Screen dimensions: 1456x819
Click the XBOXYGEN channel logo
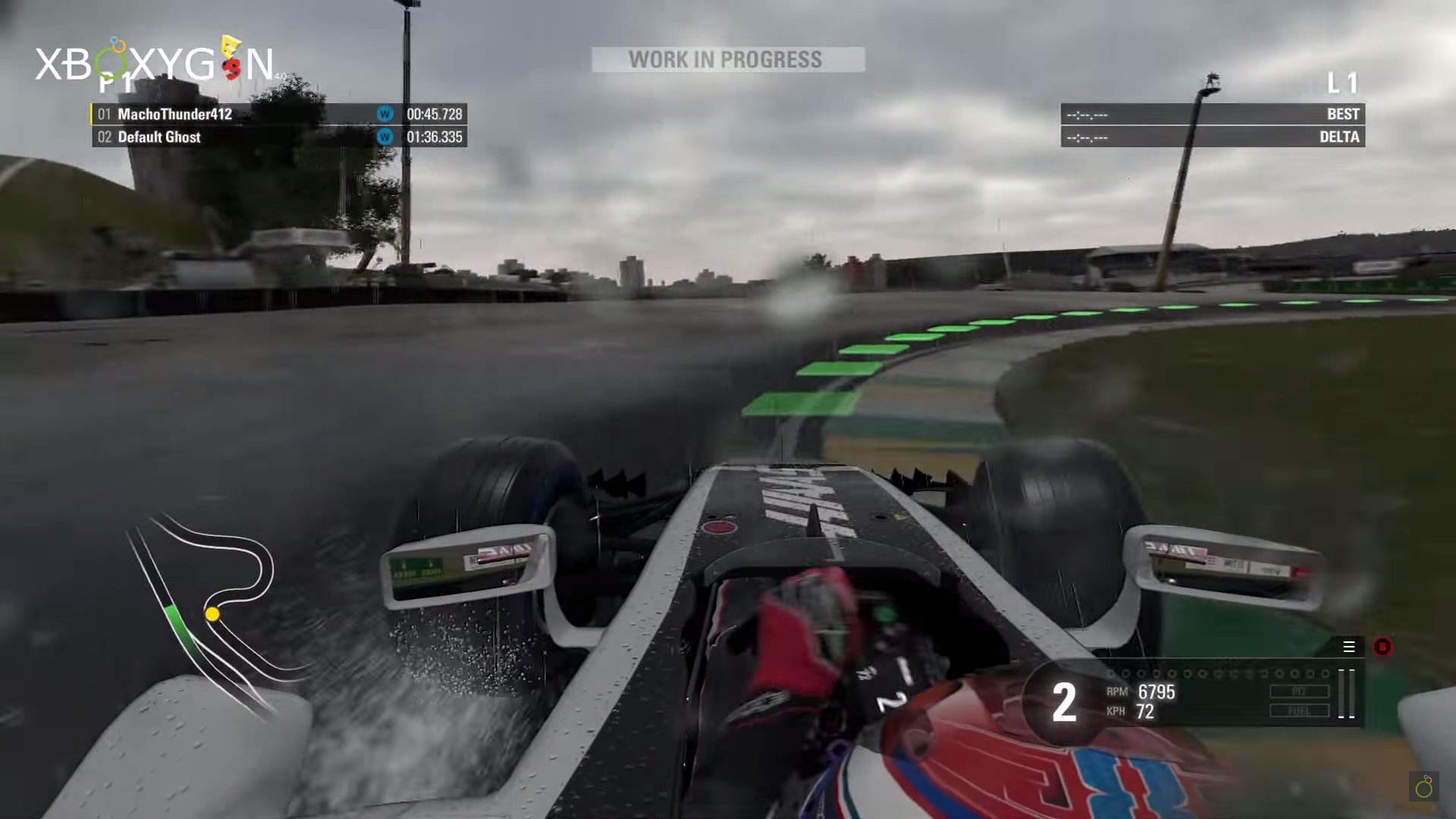click(x=156, y=62)
